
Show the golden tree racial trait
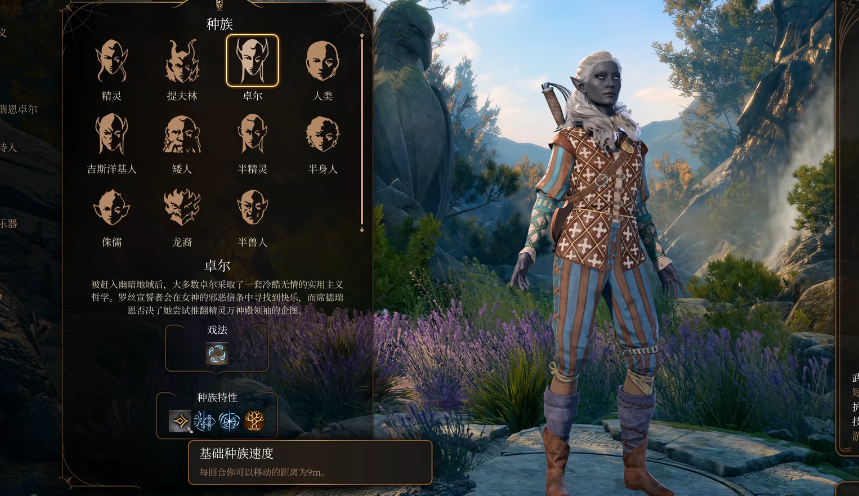click(x=255, y=422)
